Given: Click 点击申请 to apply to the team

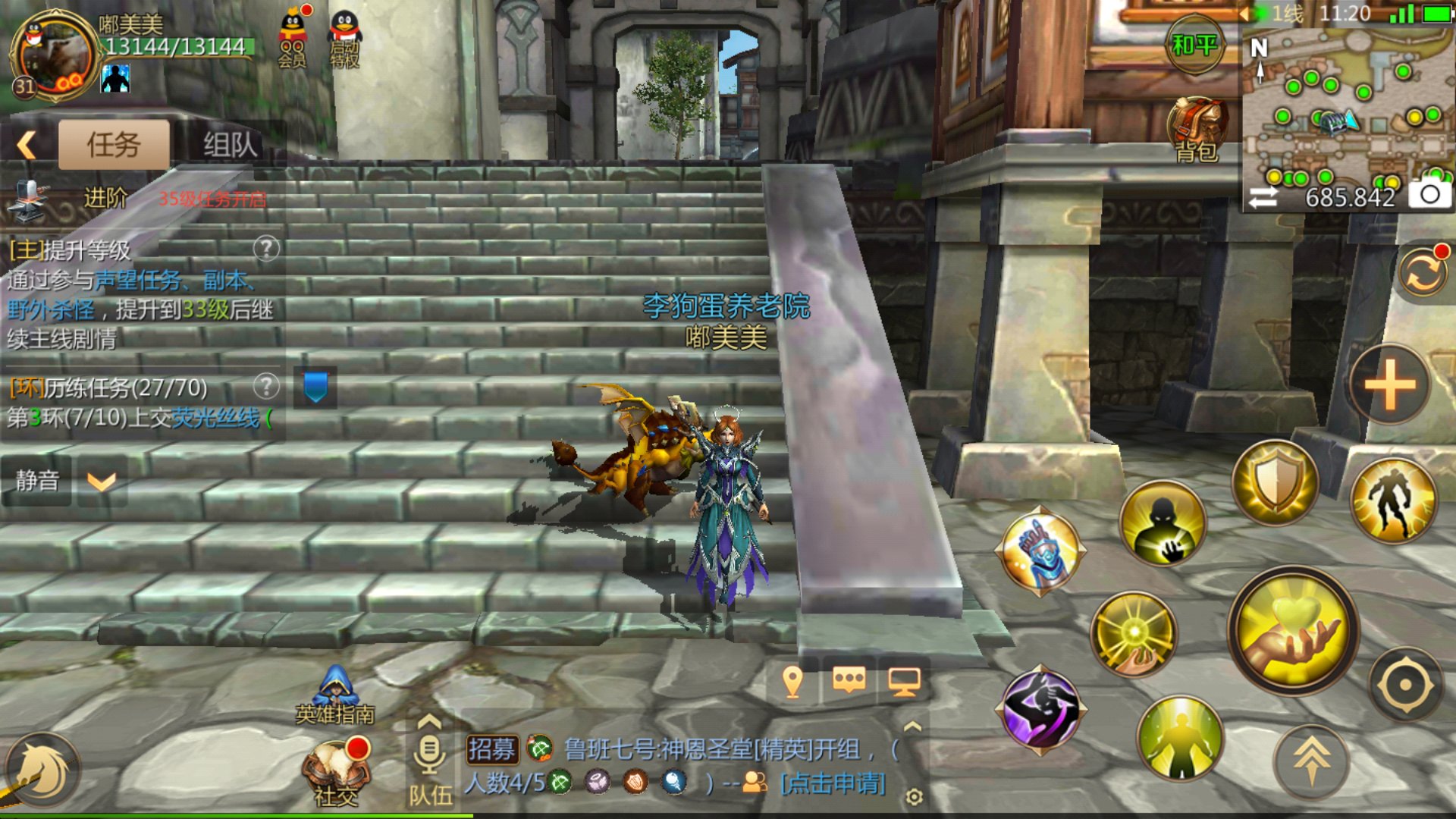Looking at the screenshot, I should pos(833,783).
